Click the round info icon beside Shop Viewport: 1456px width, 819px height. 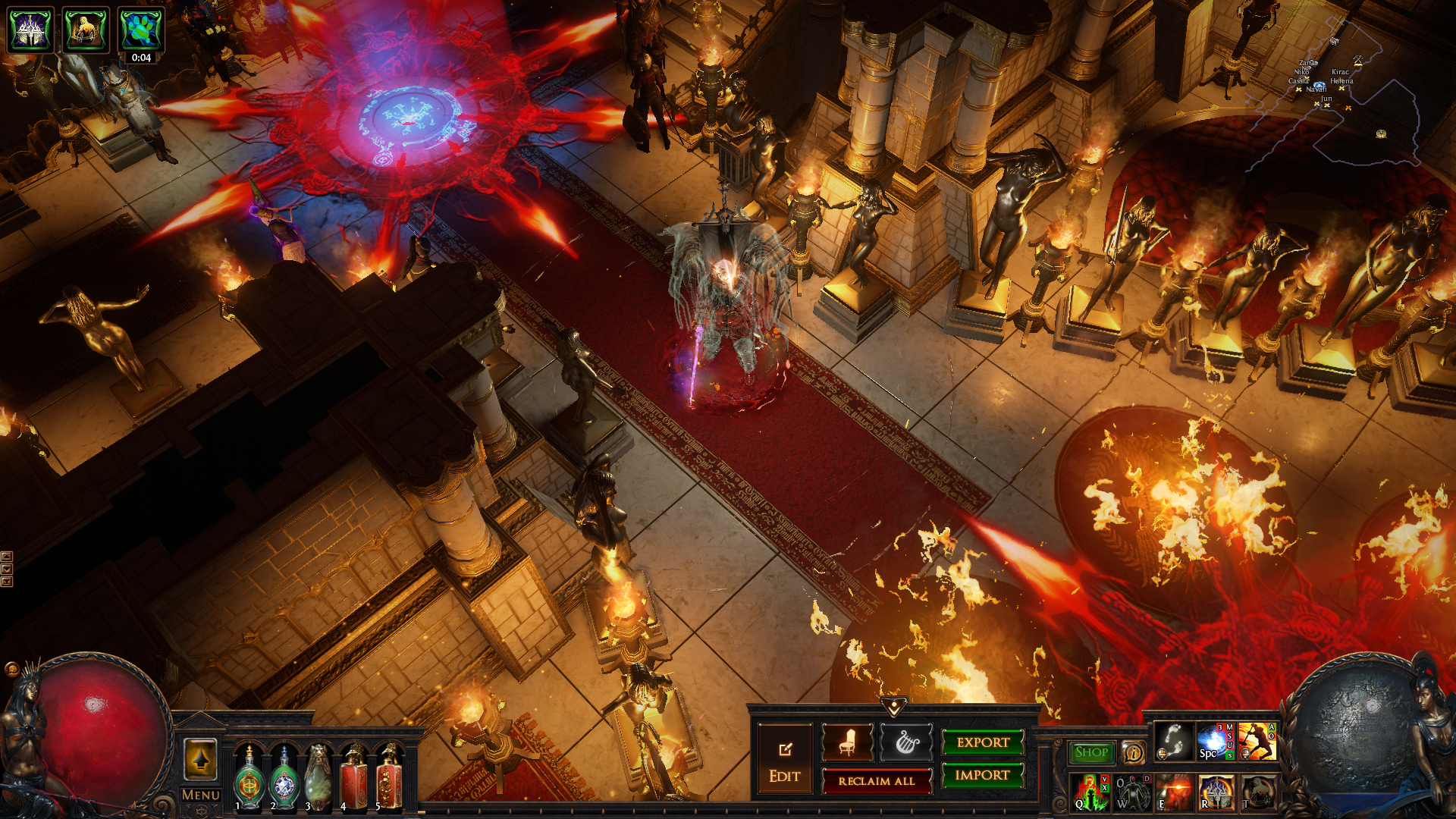(1133, 752)
